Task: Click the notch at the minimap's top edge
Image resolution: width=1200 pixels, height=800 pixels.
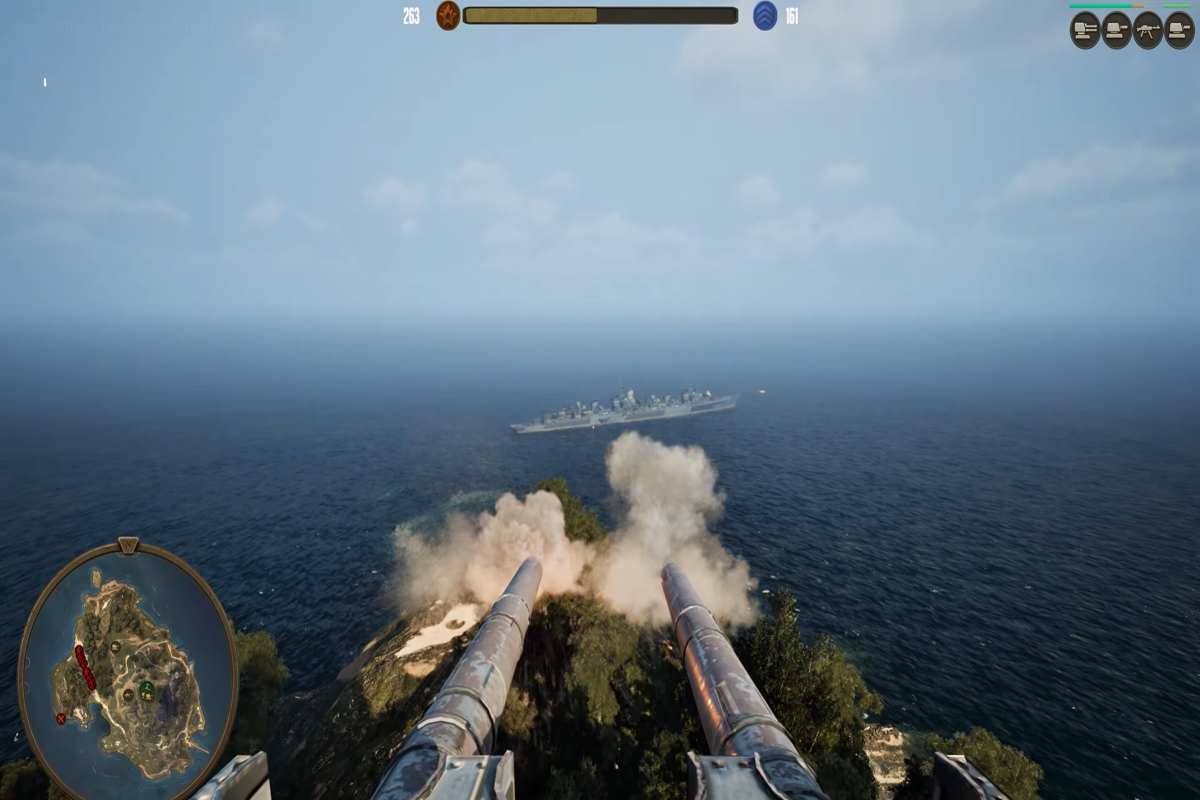Action: coord(128,546)
